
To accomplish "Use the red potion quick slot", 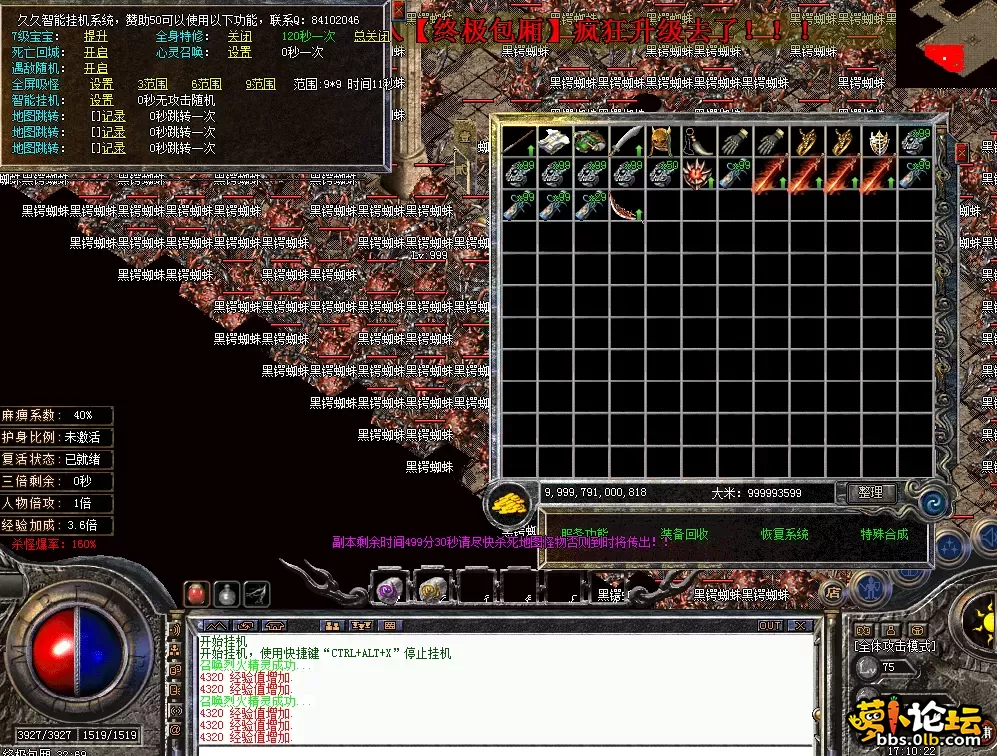I will coord(196,593).
